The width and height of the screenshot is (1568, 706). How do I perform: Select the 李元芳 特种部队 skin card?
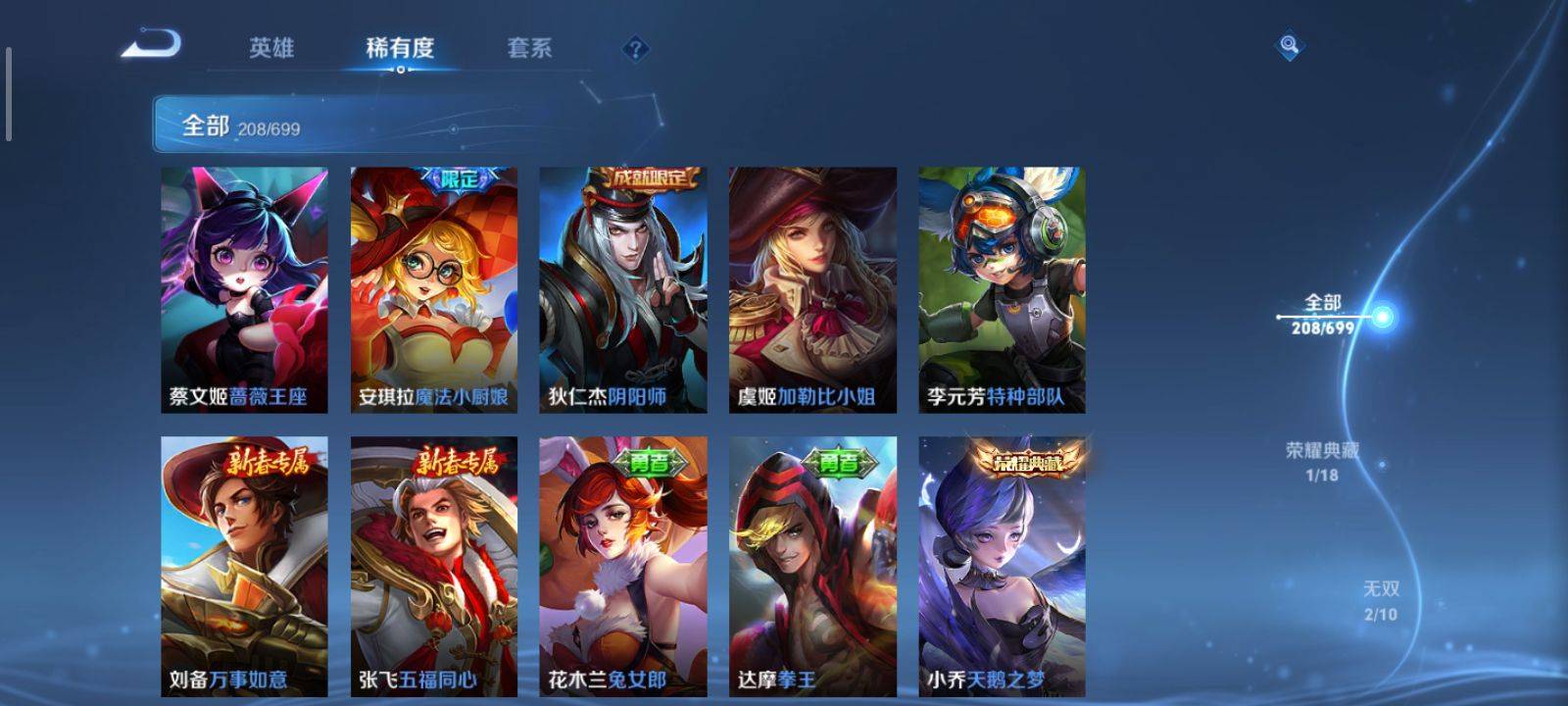click(x=1002, y=289)
